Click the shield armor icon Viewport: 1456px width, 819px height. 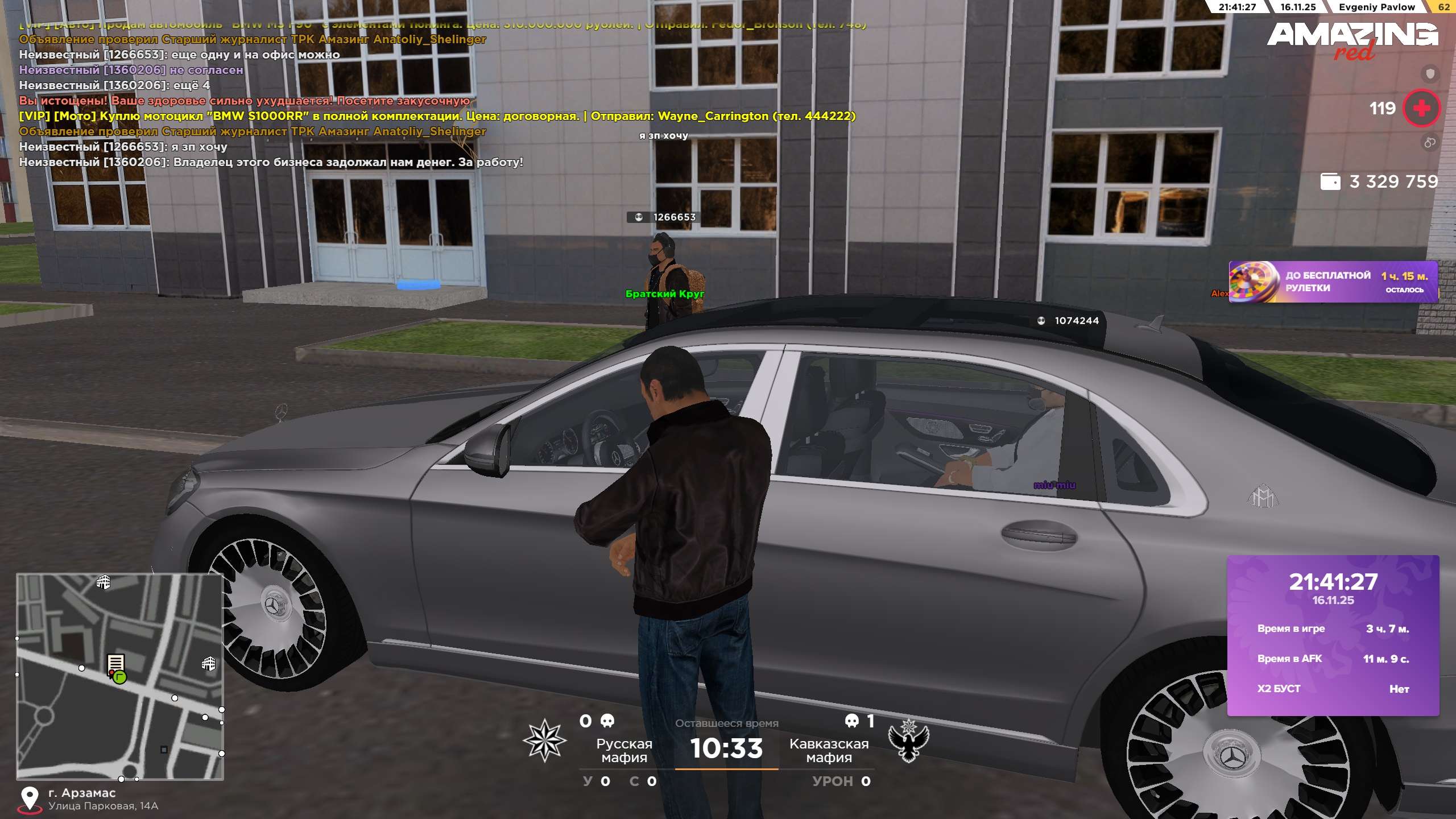[x=1430, y=73]
